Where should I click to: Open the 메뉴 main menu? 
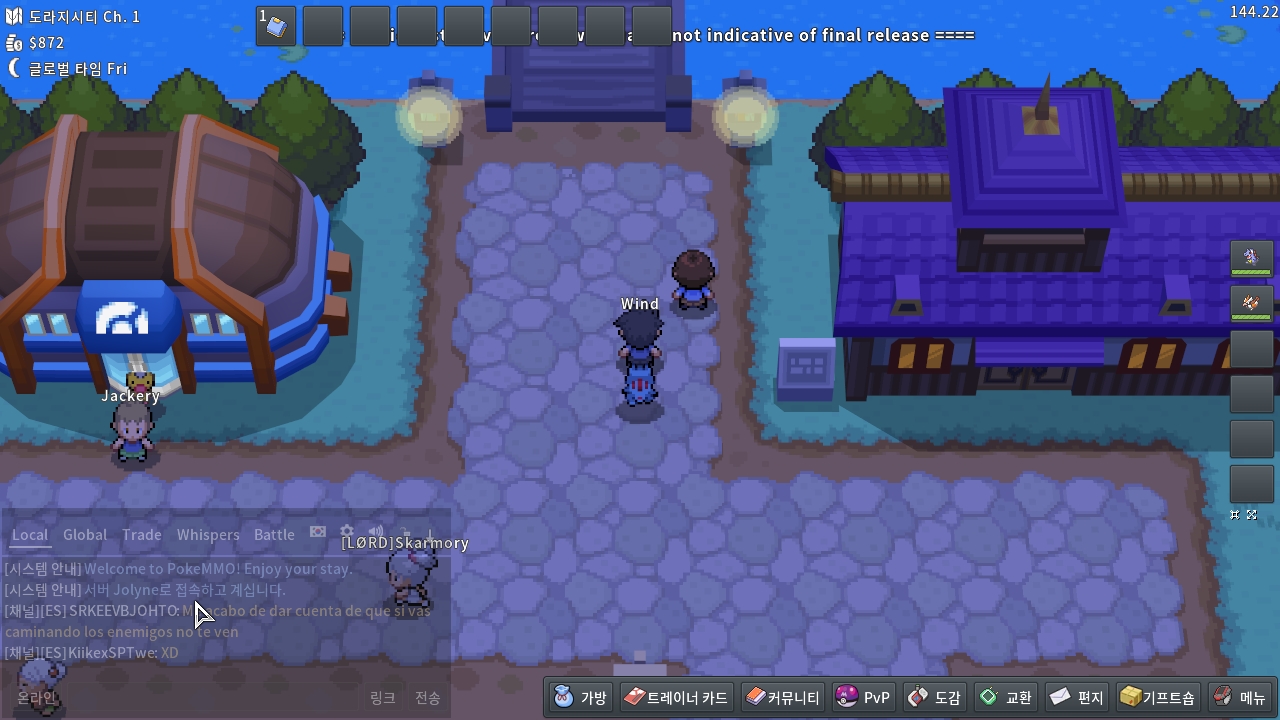[1240, 697]
